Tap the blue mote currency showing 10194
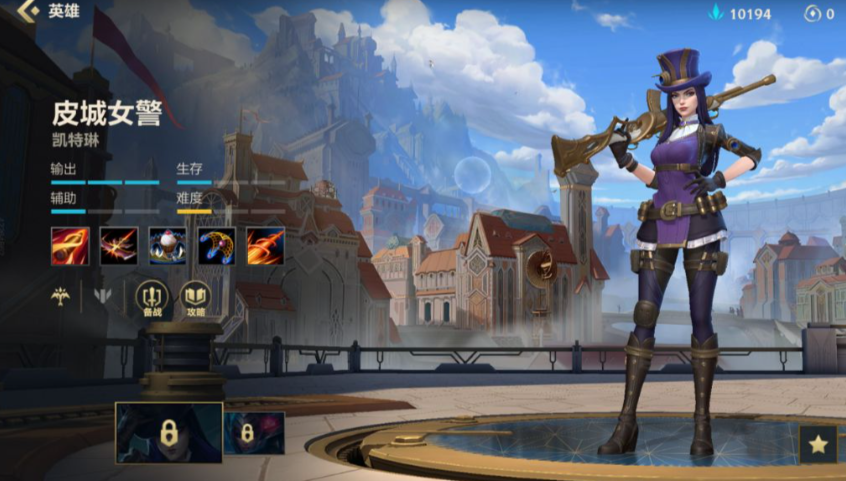Image resolution: width=846 pixels, height=481 pixels. tap(741, 14)
